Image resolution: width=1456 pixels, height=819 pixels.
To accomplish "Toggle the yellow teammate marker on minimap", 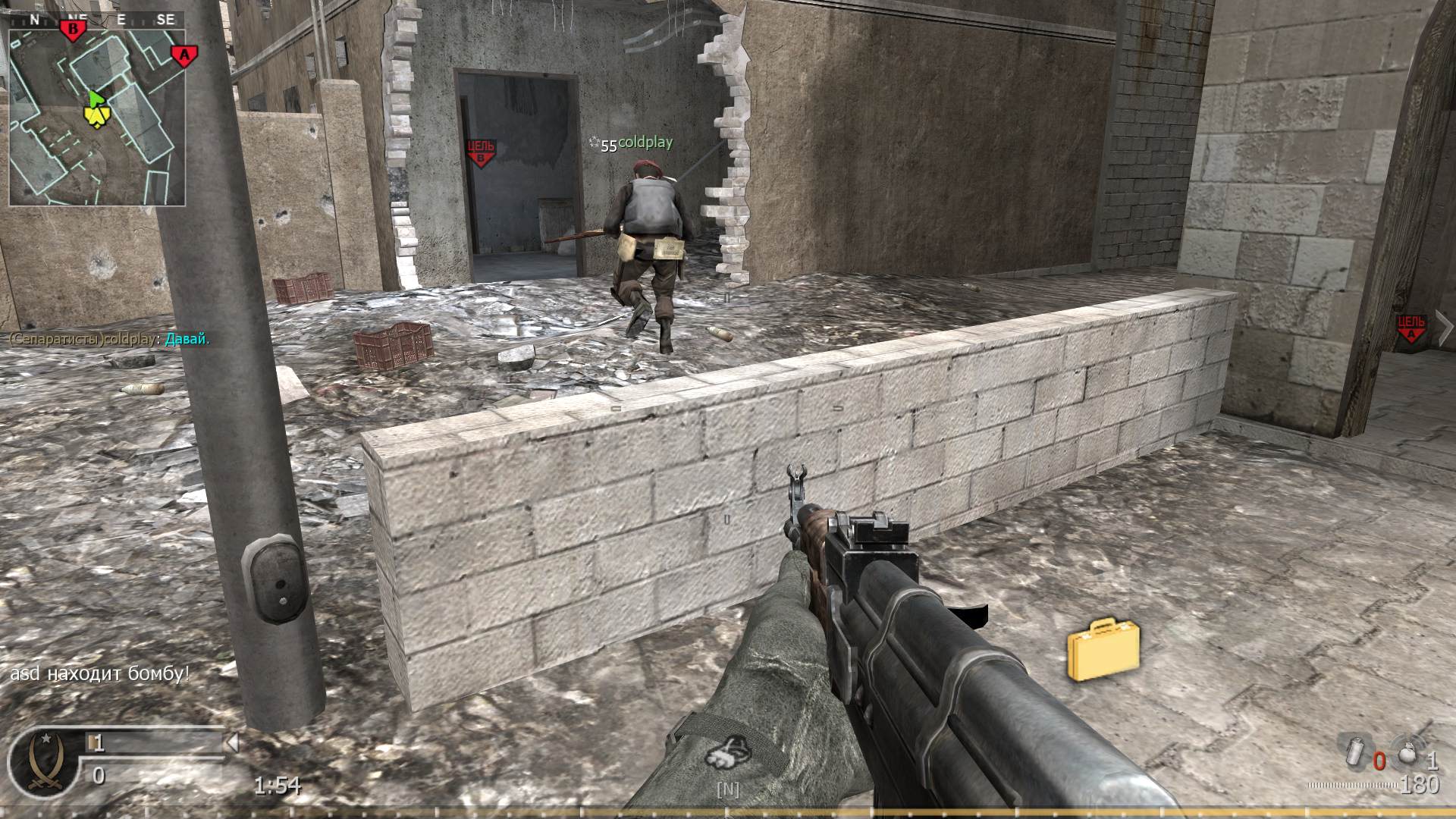I will 97,115.
